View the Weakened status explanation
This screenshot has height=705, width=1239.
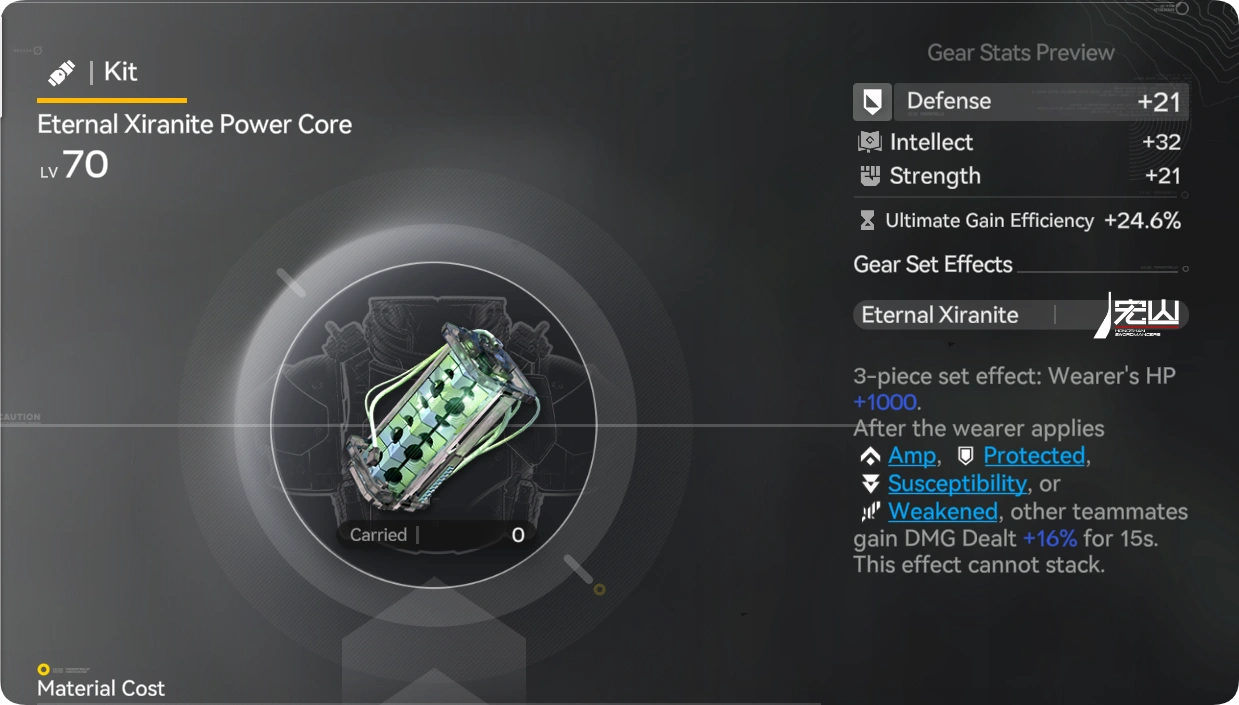(942, 512)
